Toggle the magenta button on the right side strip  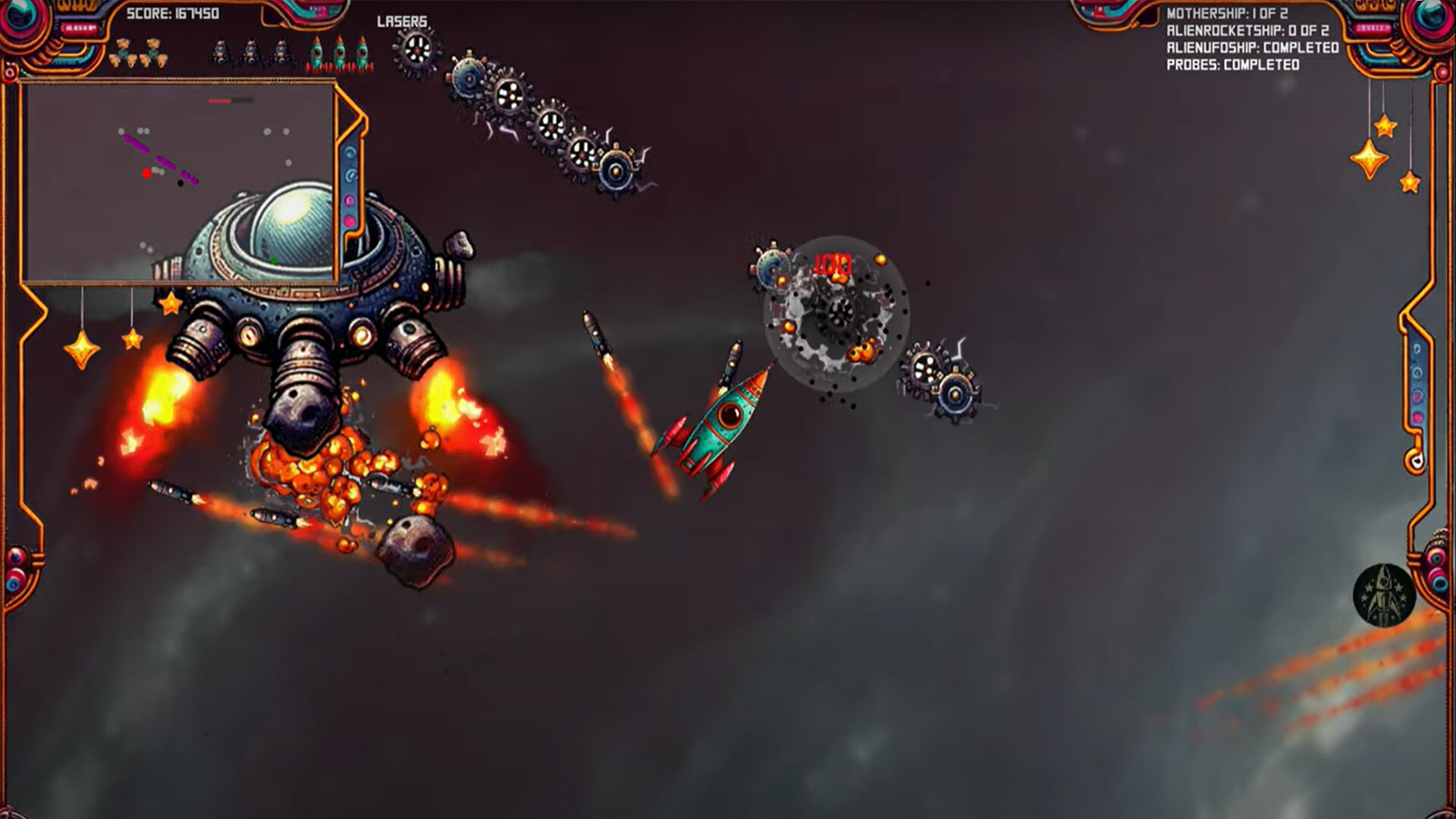click(x=1417, y=416)
